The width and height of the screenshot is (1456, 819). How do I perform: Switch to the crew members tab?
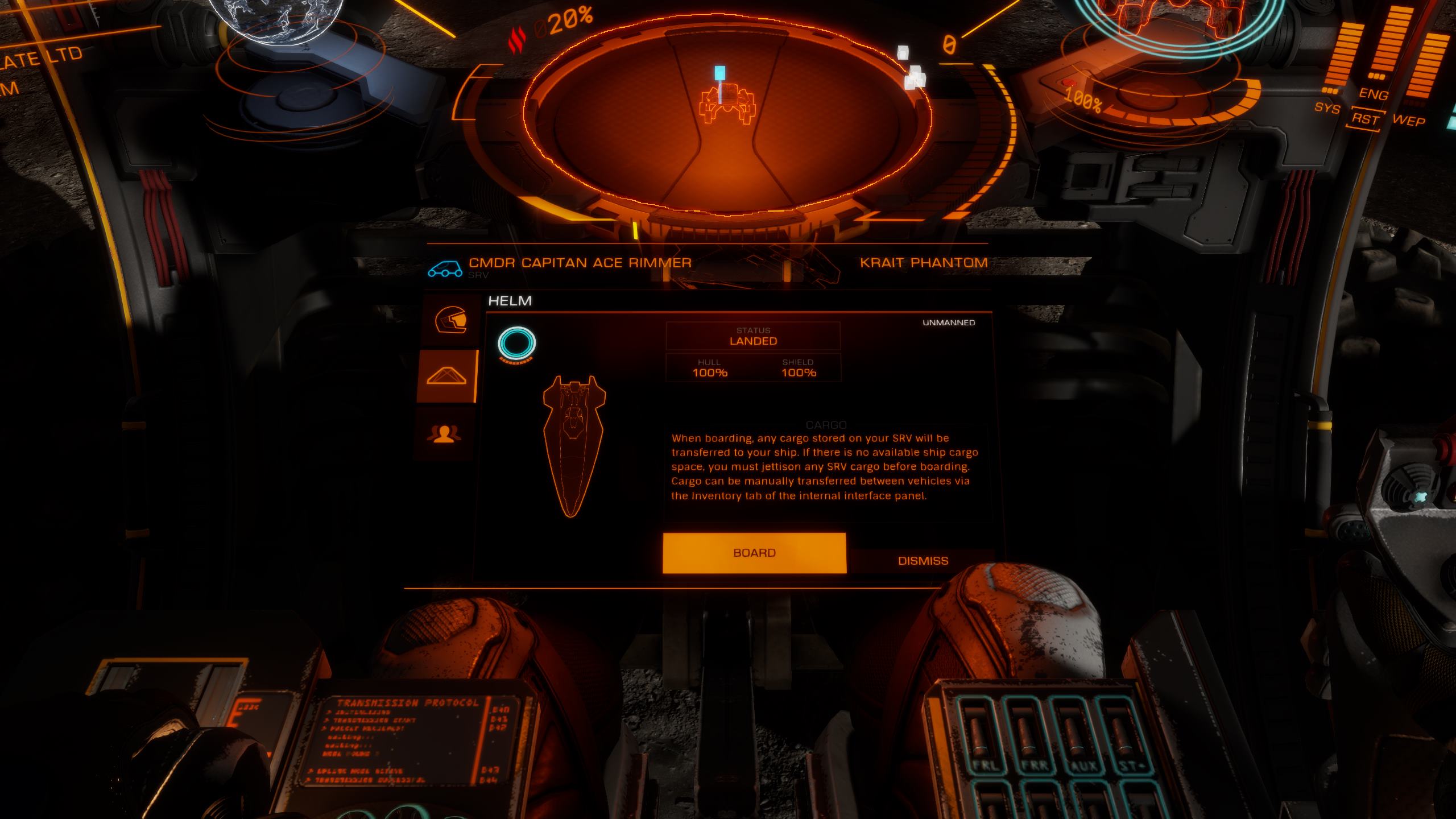[x=444, y=434]
